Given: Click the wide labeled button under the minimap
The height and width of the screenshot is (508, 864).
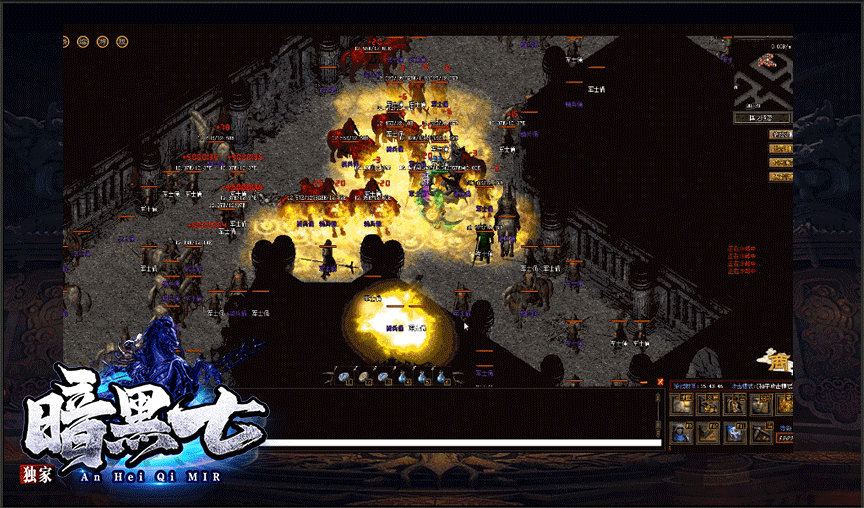Looking at the screenshot, I should (x=762, y=118).
